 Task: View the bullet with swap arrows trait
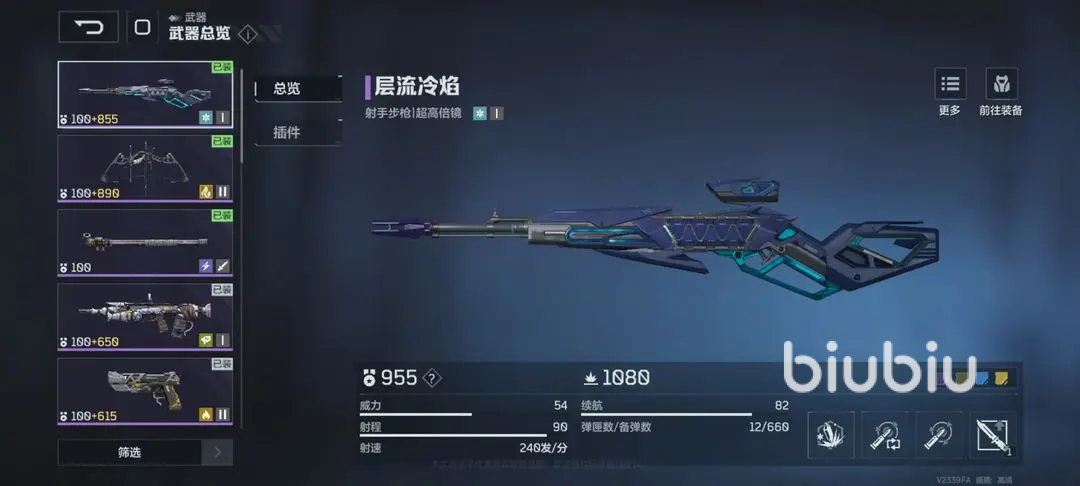(886, 435)
